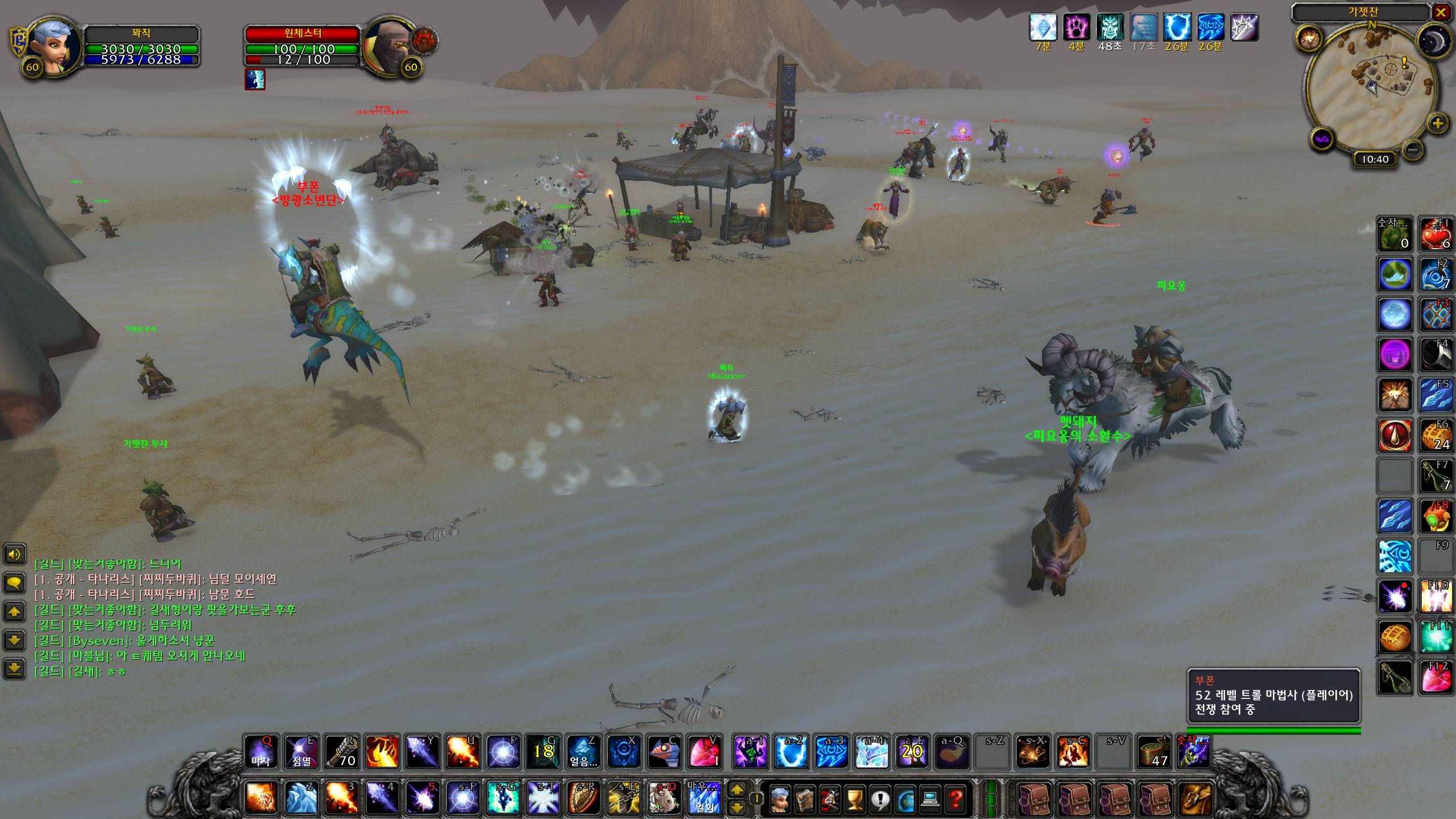Screen dimensions: 1456x819
Task: Activate the polymorph sheep ability
Action: pos(664,797)
